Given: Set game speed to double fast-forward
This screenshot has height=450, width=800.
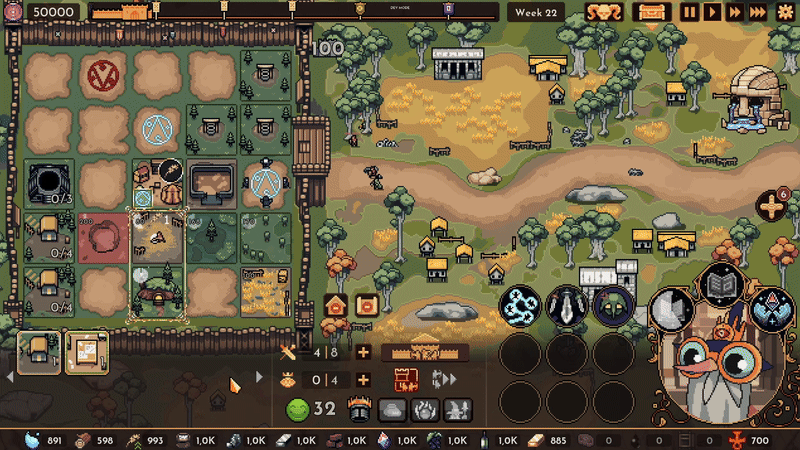Looking at the screenshot, I should click(x=735, y=12).
